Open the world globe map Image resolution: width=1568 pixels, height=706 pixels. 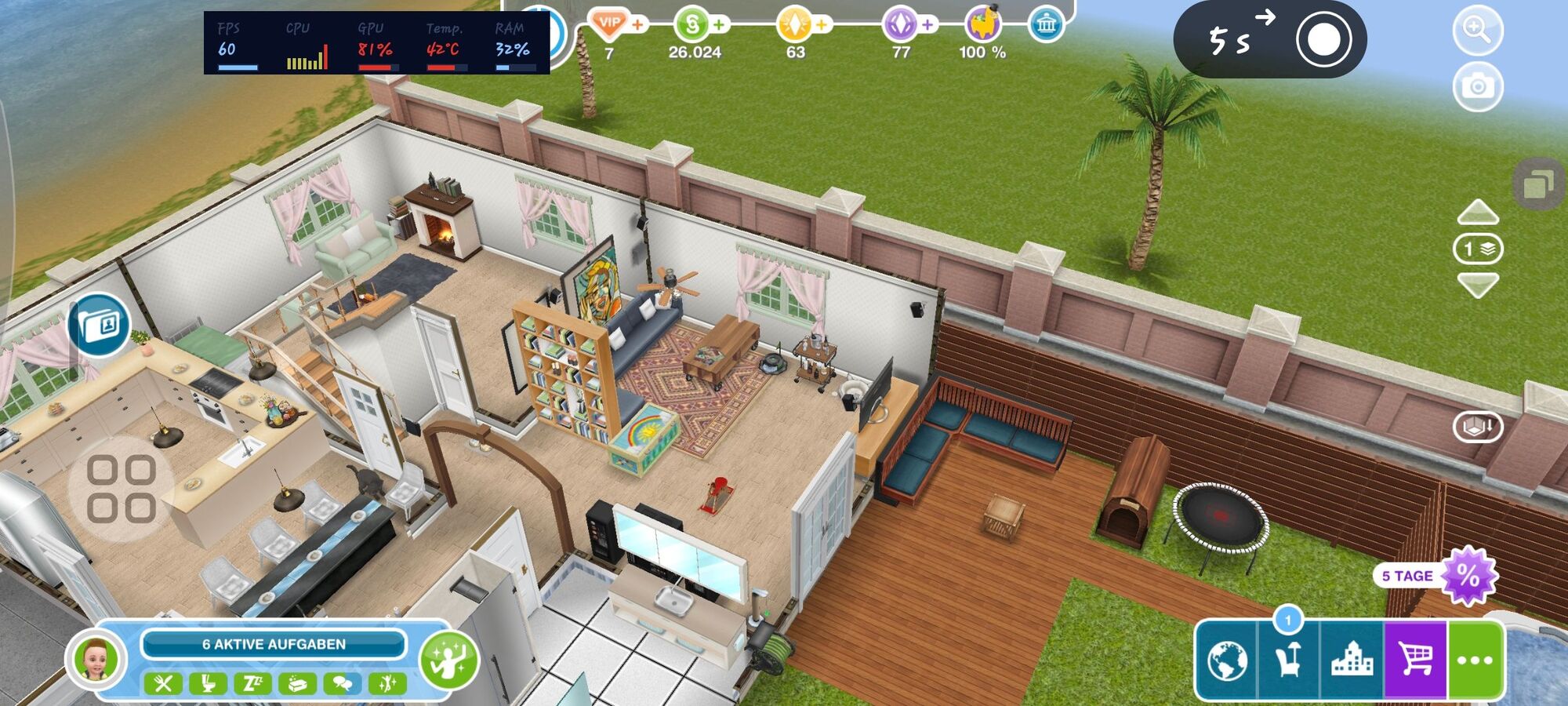tap(1227, 661)
